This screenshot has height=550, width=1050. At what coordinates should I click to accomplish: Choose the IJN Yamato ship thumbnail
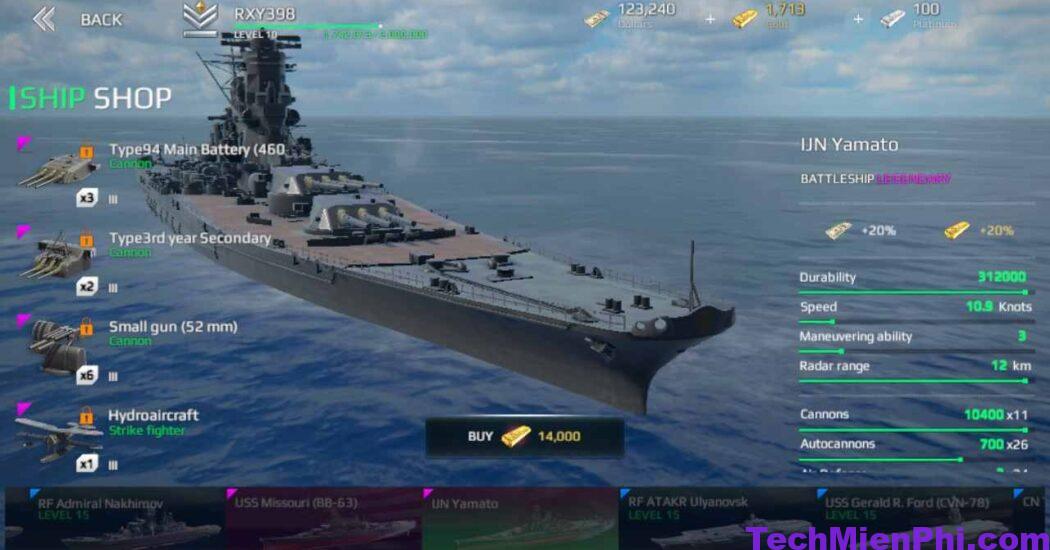click(520, 518)
